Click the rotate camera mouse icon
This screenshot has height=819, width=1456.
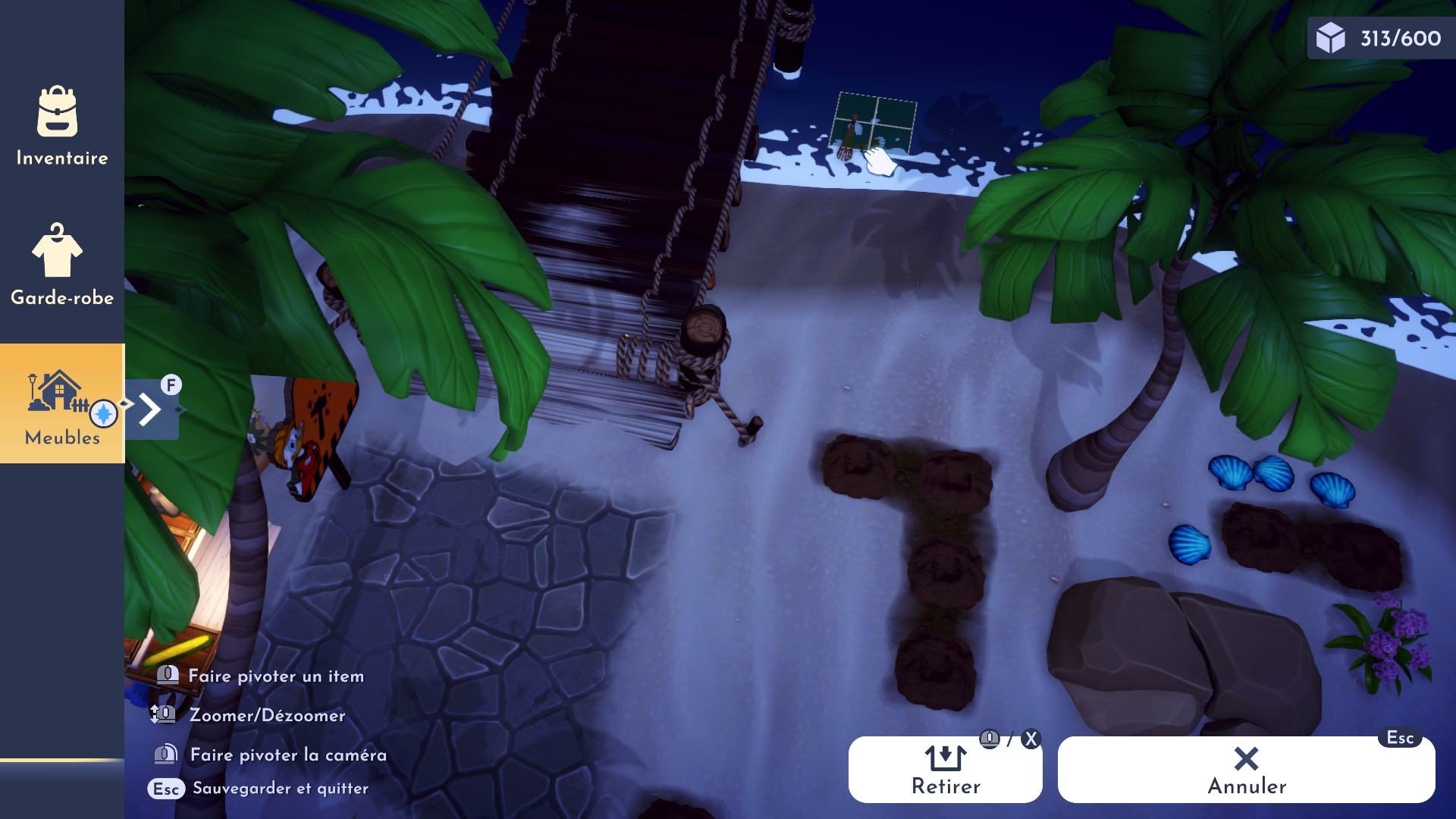[x=165, y=755]
